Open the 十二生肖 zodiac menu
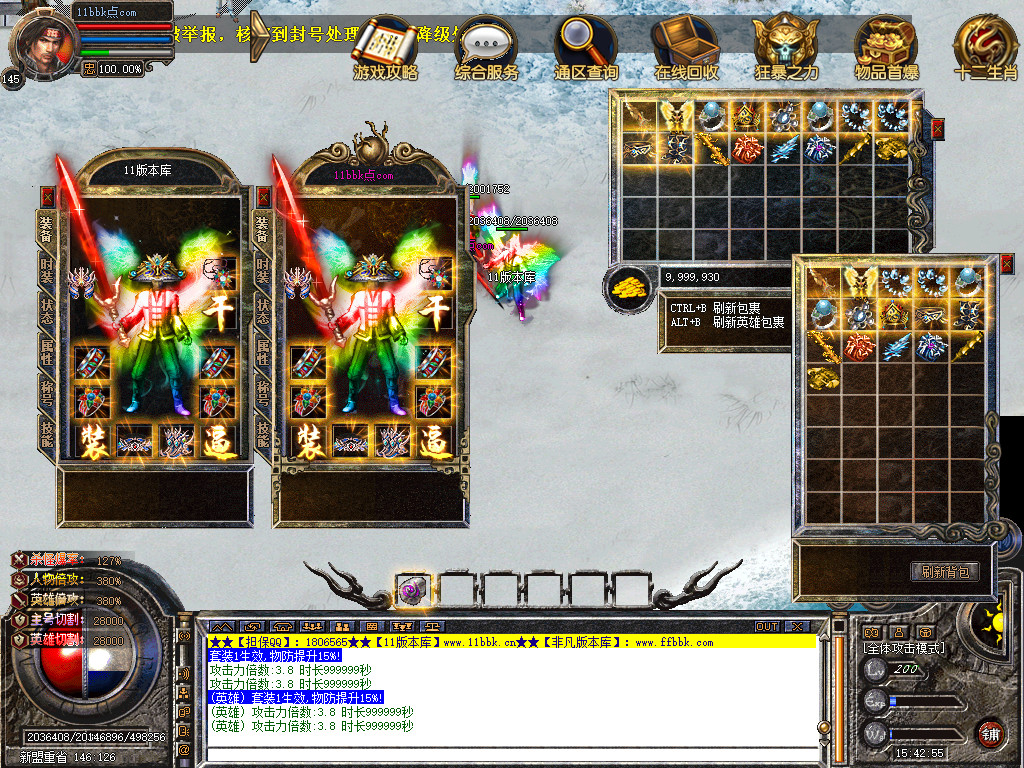 coord(985,47)
